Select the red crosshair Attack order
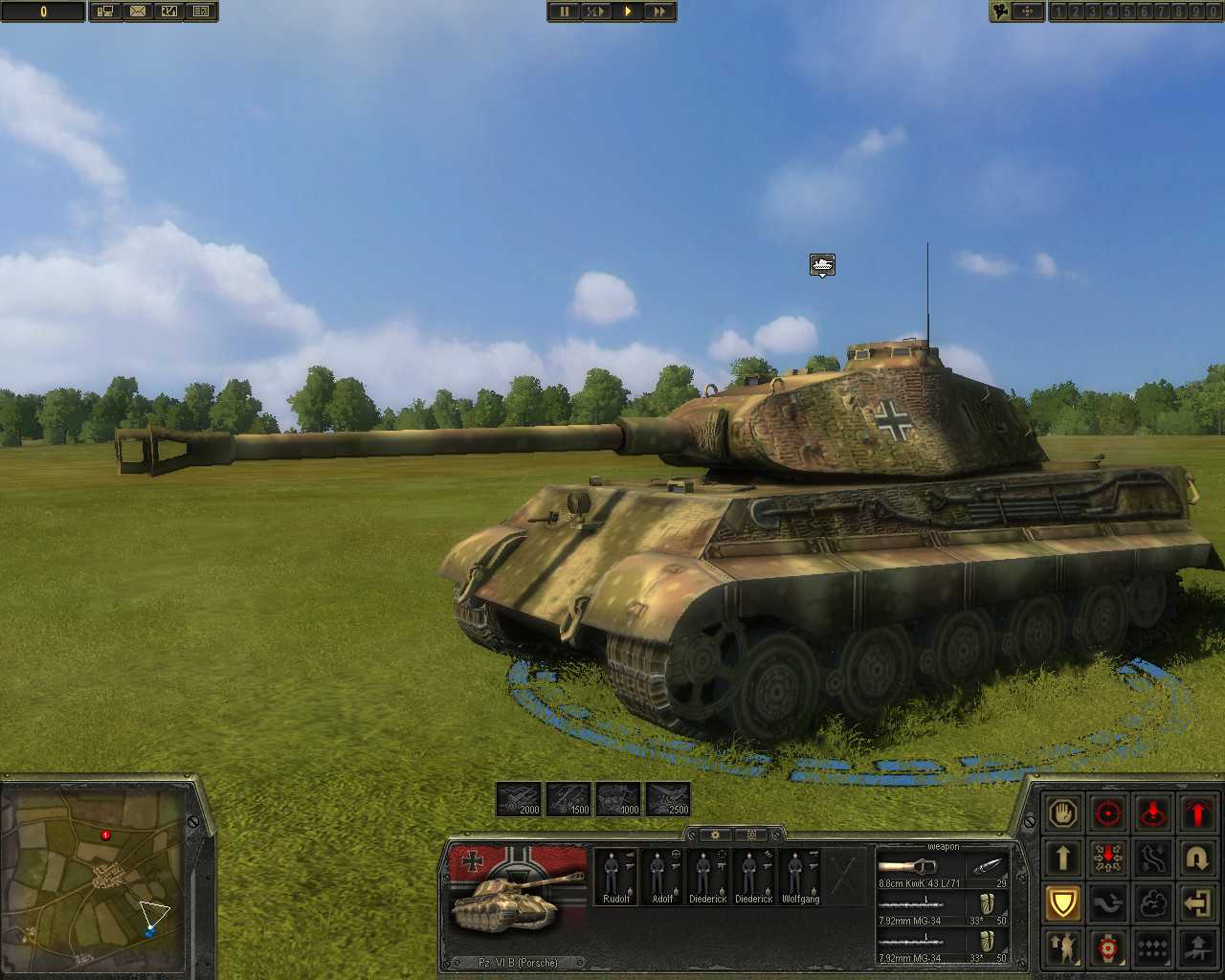This screenshot has height=980, width=1225. tap(1108, 814)
